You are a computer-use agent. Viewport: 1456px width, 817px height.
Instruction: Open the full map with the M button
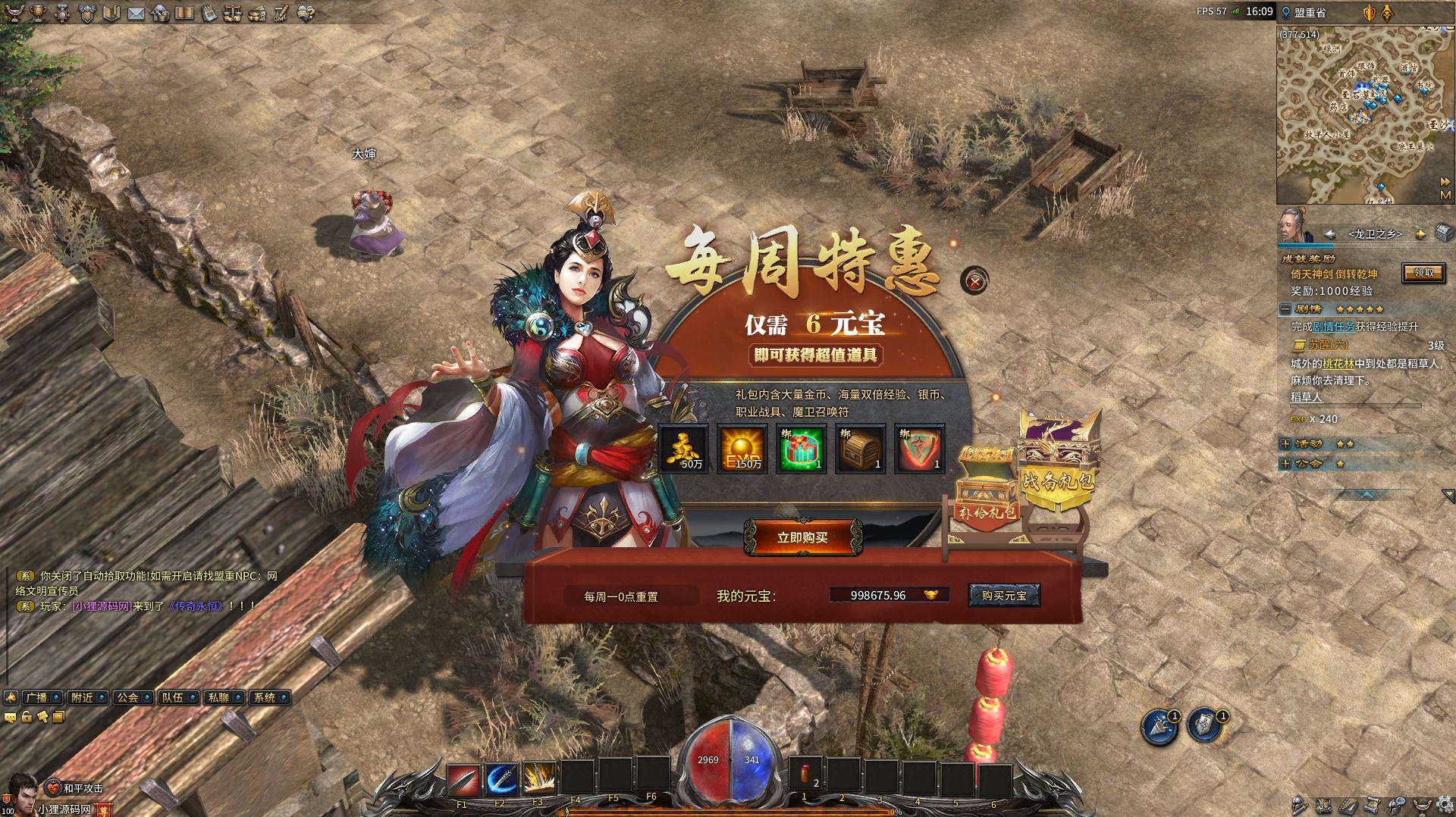[1445, 196]
